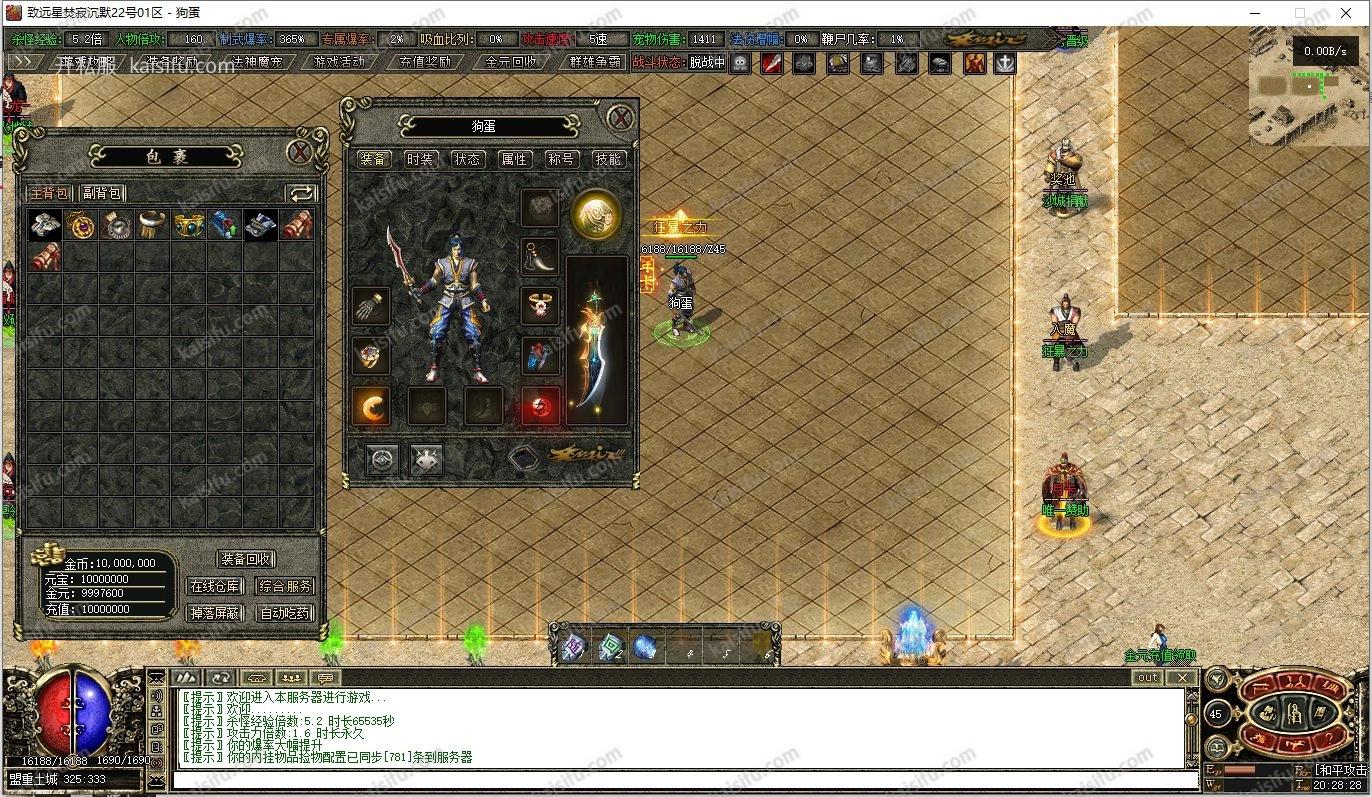This screenshot has height=797, width=1372.
Task: Show the 技能 skills tab
Action: (x=608, y=159)
